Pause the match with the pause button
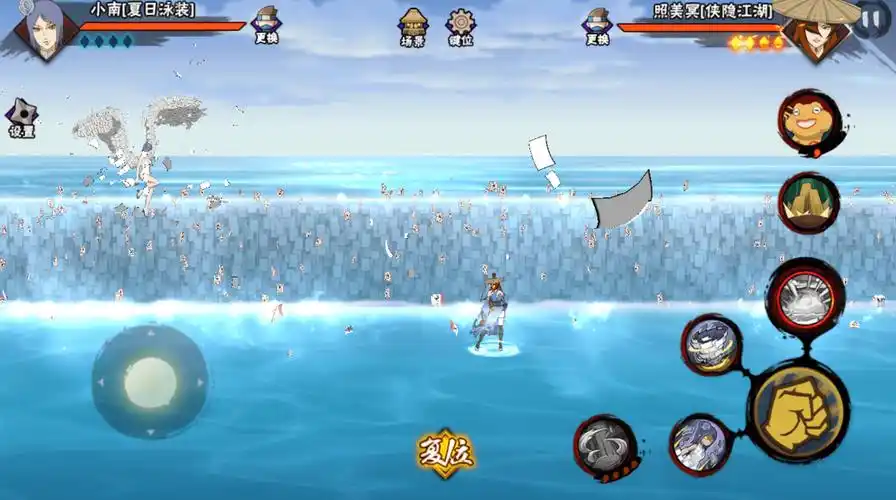Viewport: 896px width, 500px height. click(x=869, y=20)
